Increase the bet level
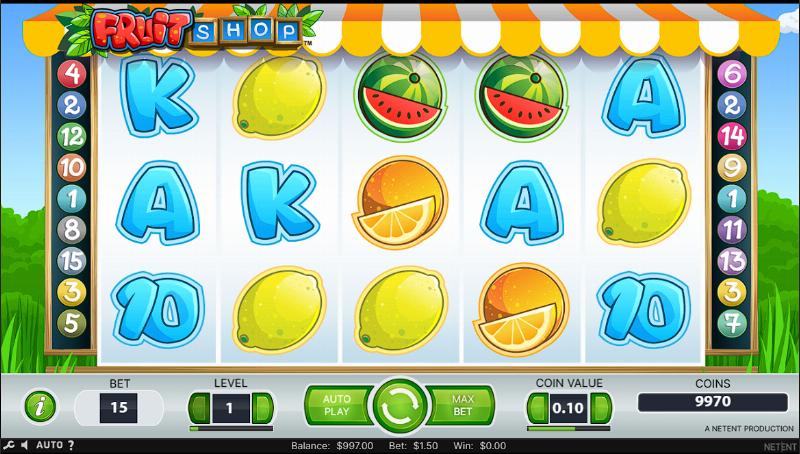This screenshot has height=454, width=800. click(262, 408)
